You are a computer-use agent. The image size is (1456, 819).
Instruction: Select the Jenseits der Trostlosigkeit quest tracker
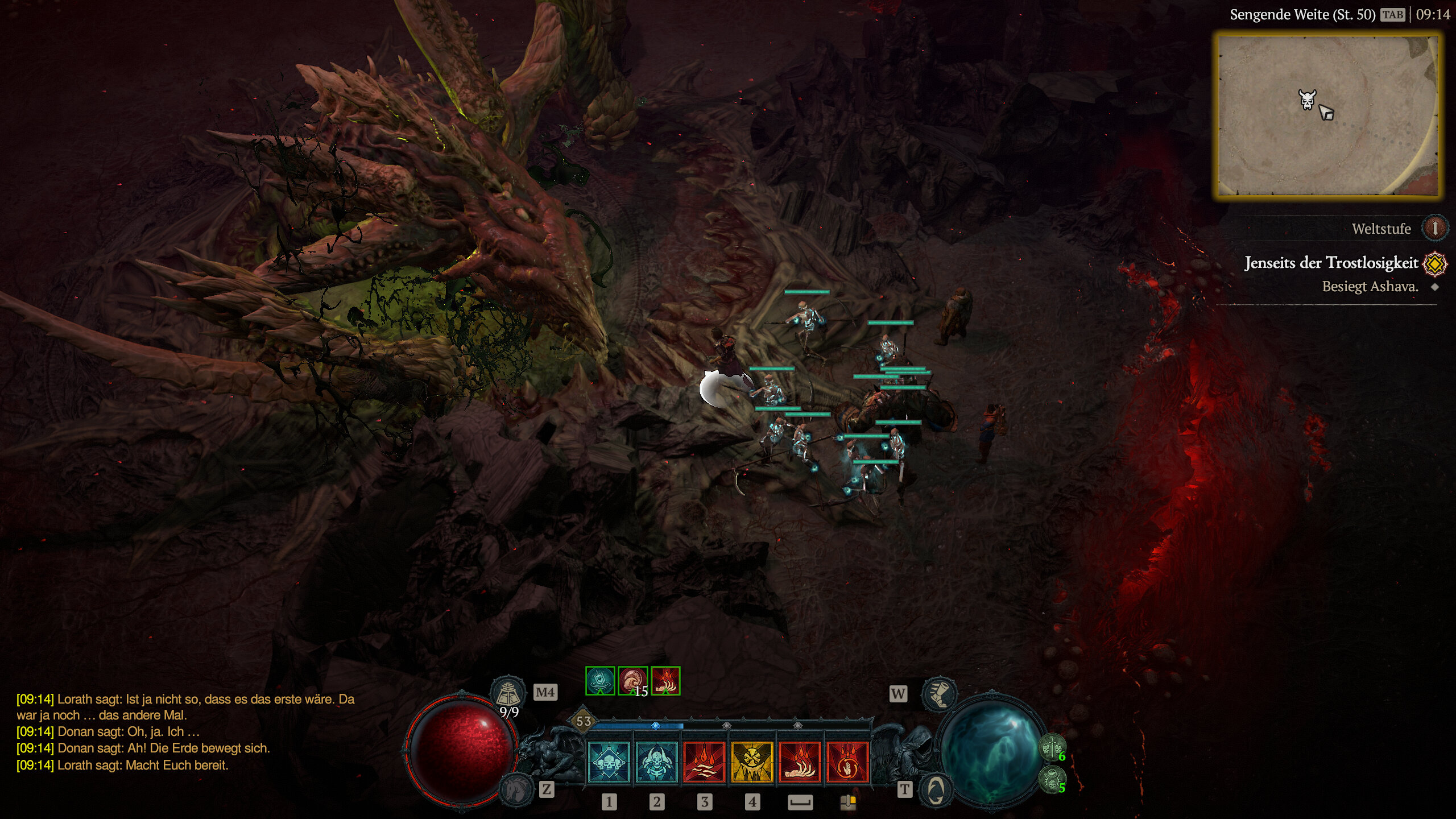click(1331, 263)
